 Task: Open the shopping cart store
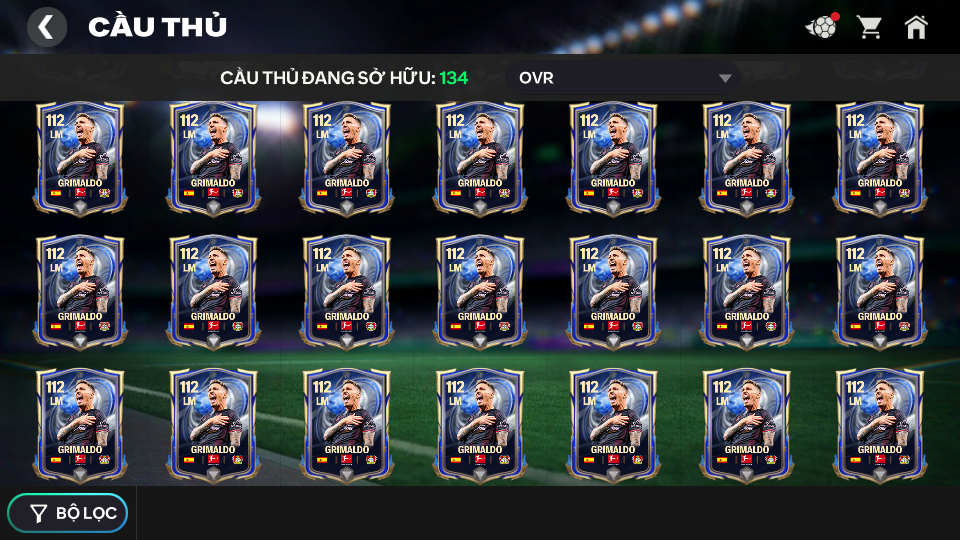click(869, 27)
